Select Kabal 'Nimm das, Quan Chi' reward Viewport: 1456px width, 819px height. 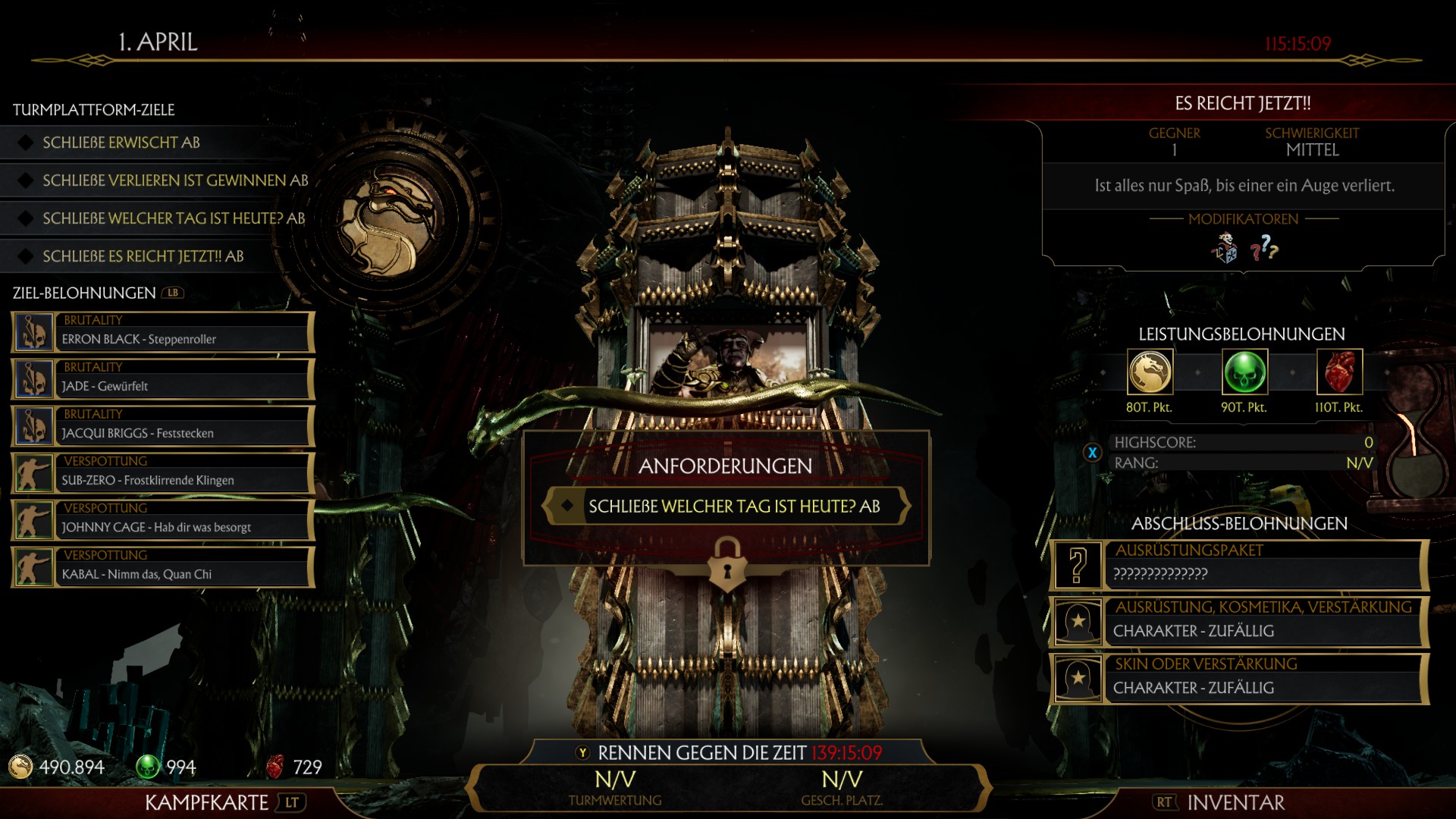163,568
